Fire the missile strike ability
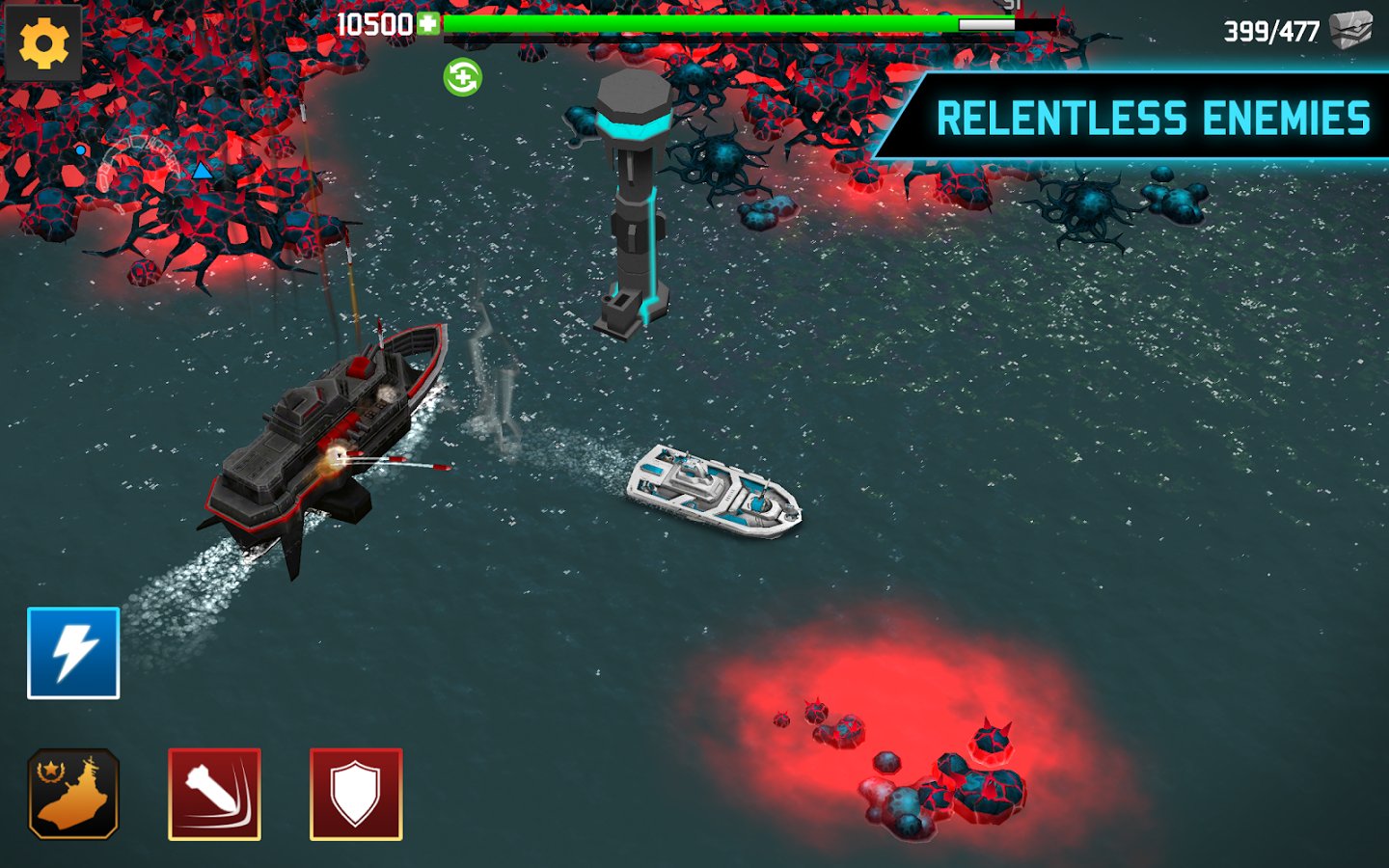 click(x=214, y=794)
